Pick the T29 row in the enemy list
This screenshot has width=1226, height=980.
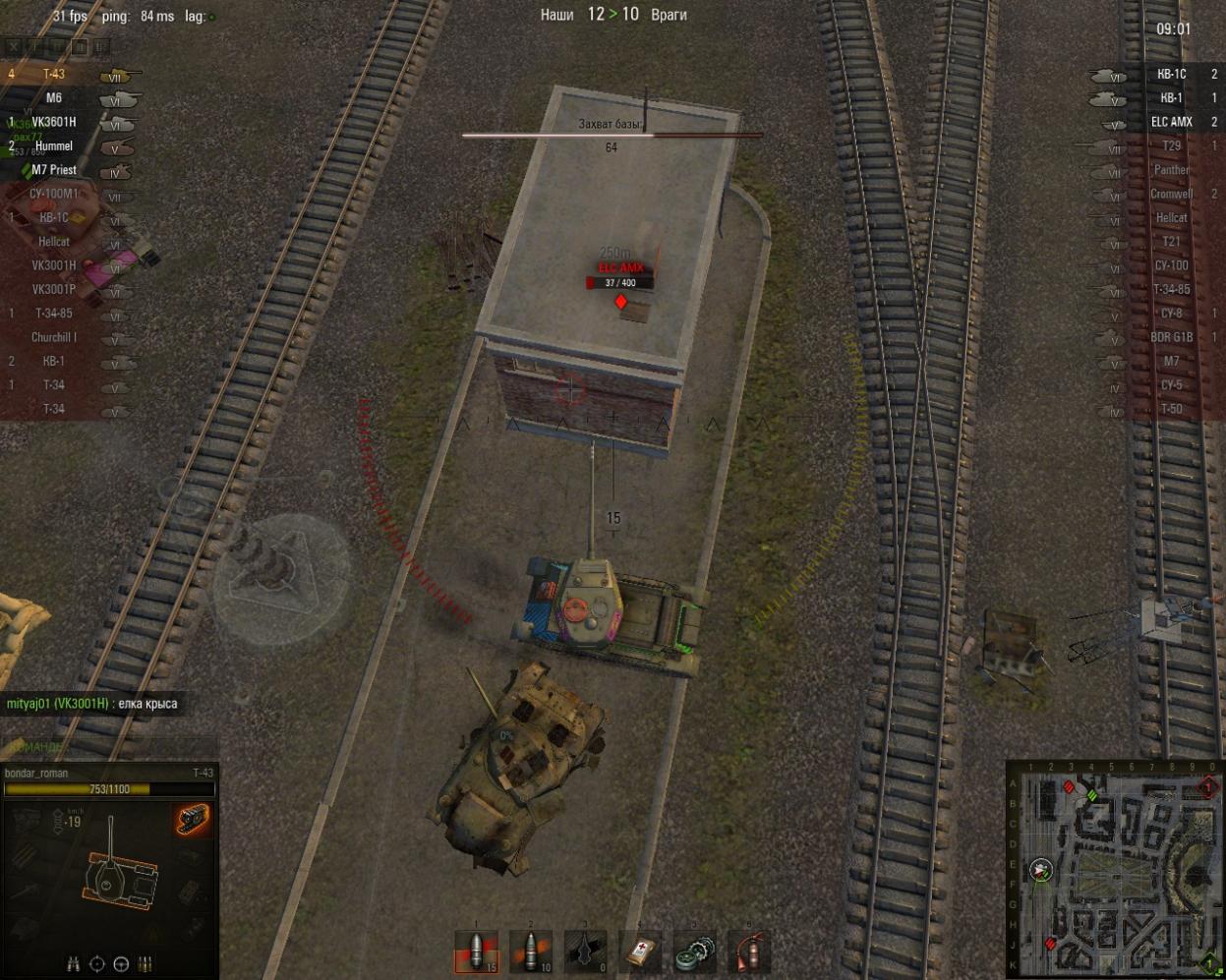click(x=1171, y=146)
